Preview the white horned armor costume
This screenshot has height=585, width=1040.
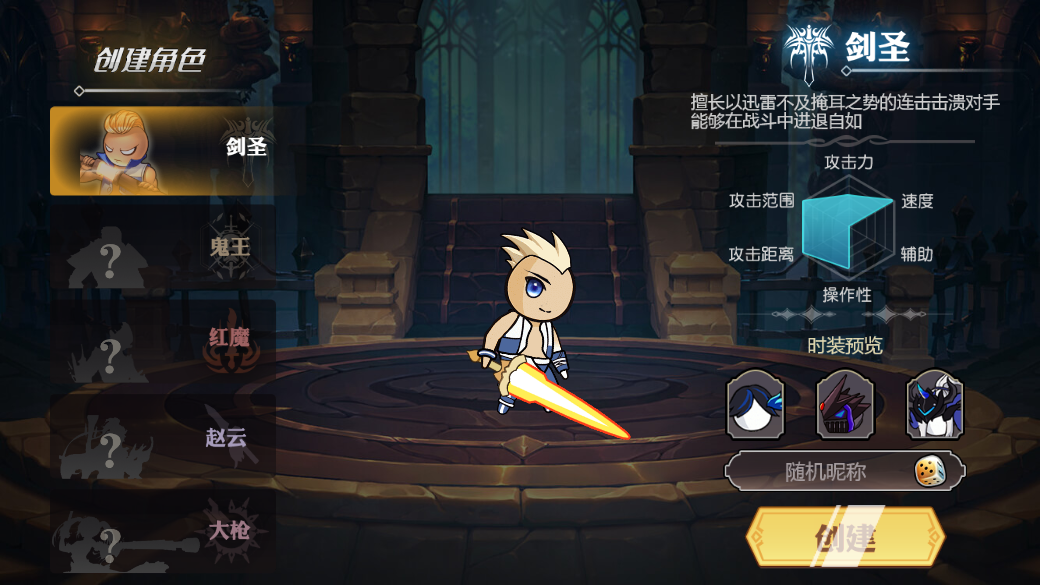(935, 405)
